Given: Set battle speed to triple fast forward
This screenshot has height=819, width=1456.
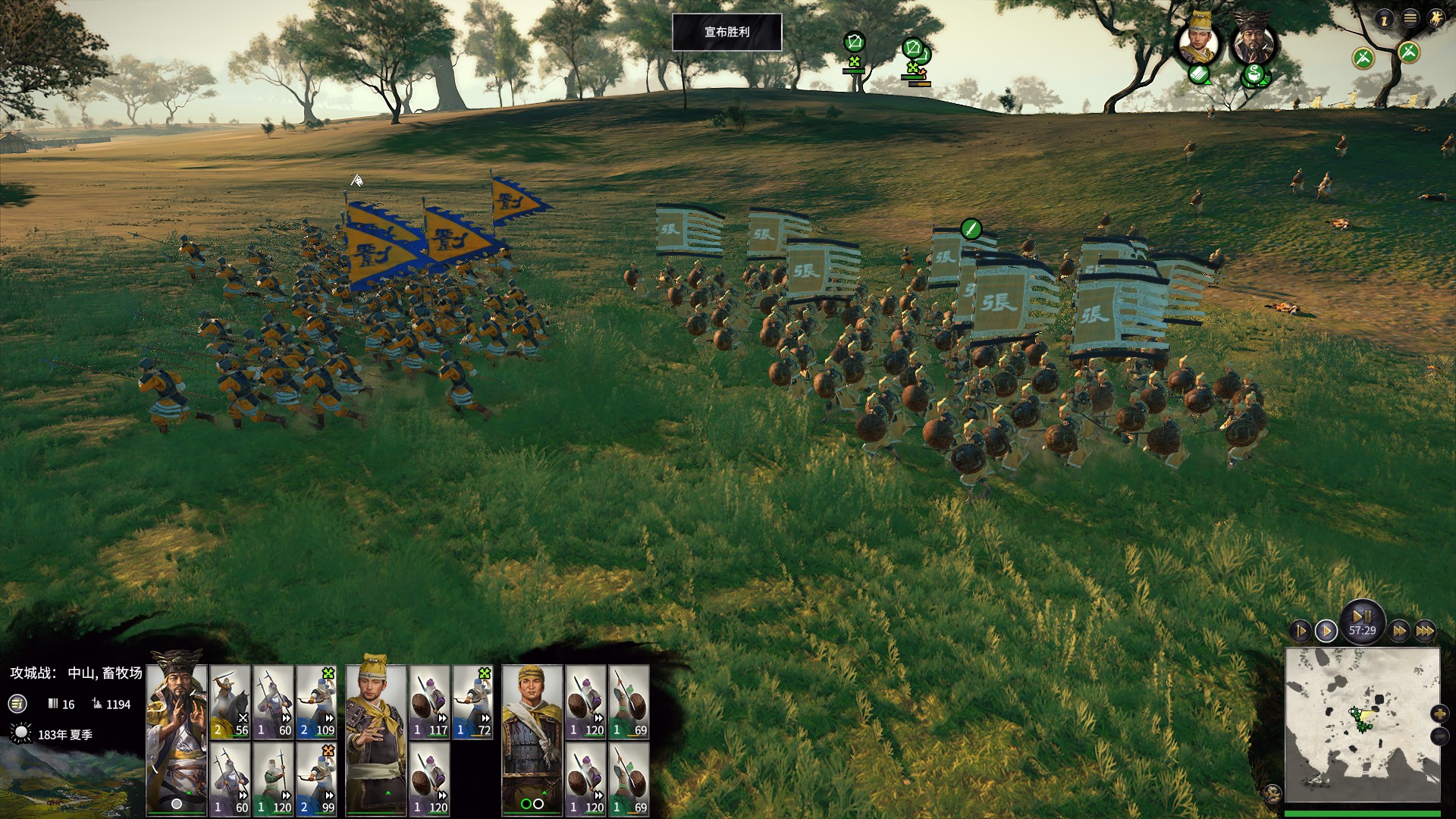Looking at the screenshot, I should [x=1425, y=631].
